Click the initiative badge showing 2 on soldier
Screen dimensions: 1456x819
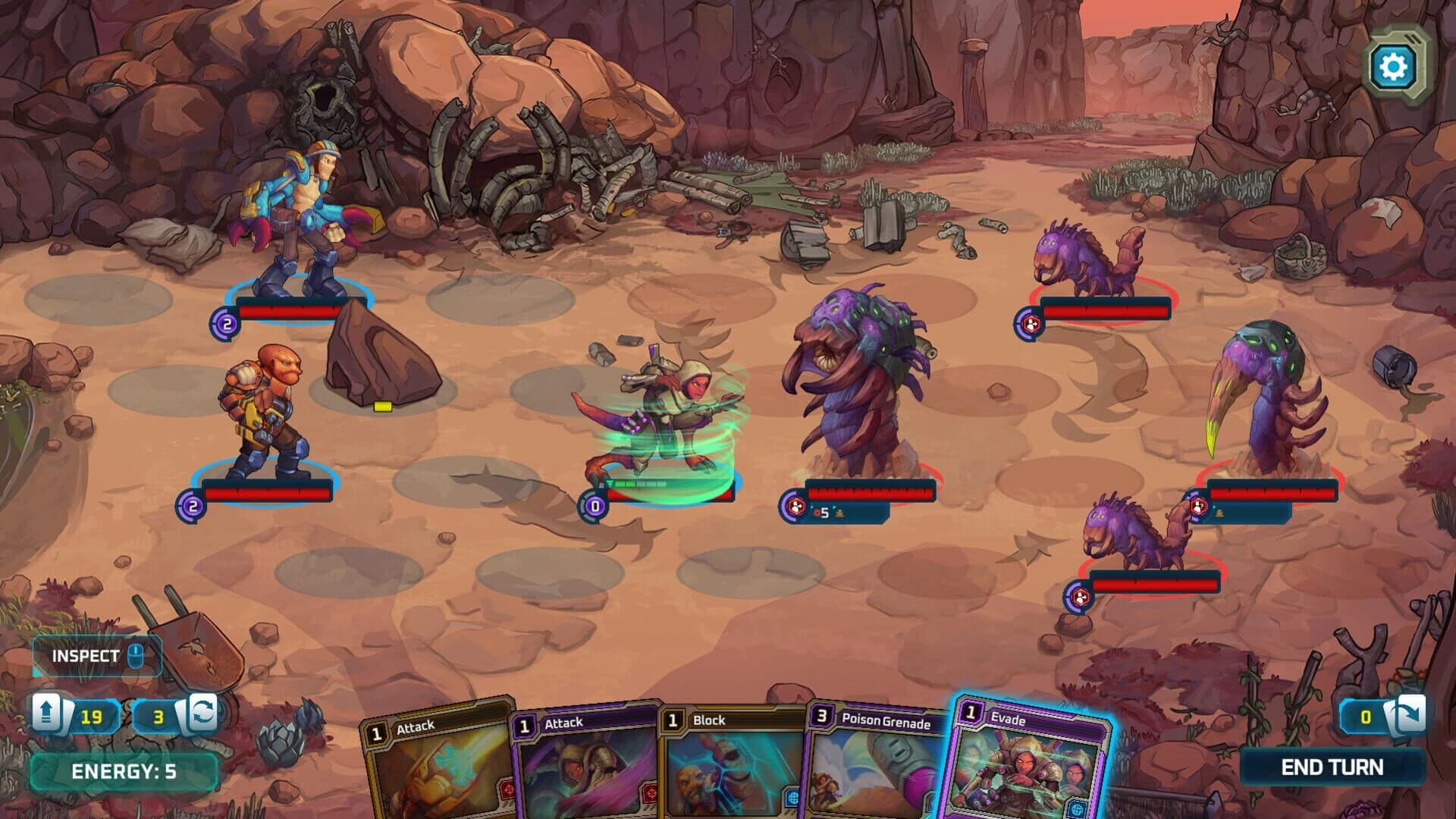coord(224,322)
